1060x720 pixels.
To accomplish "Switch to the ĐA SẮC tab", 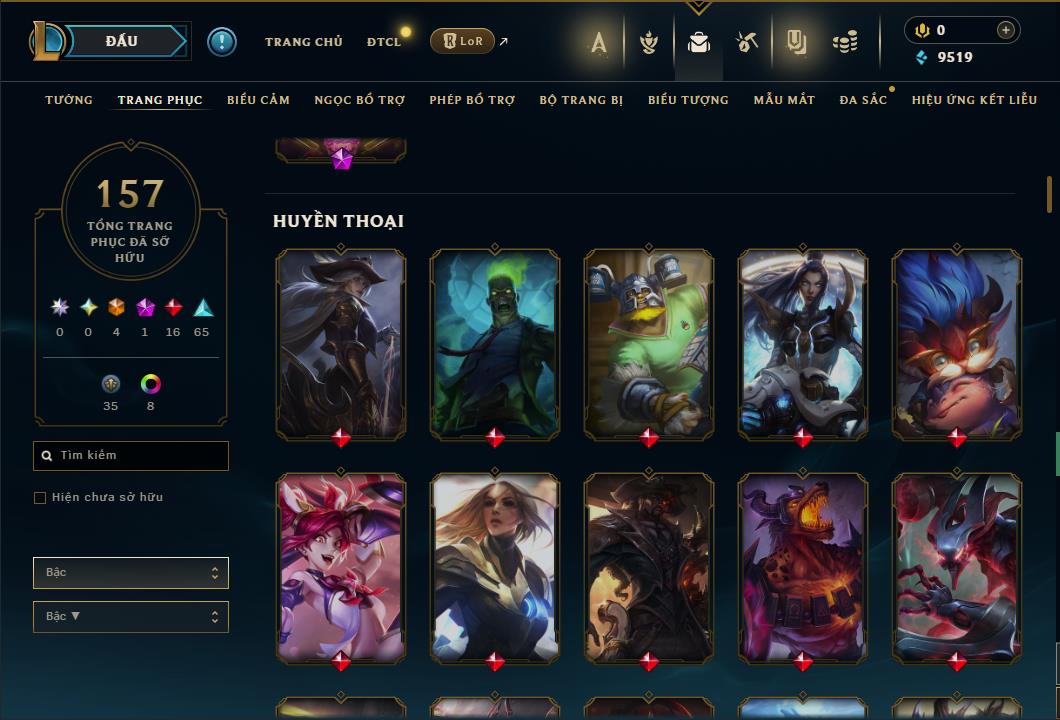I will coord(863,100).
